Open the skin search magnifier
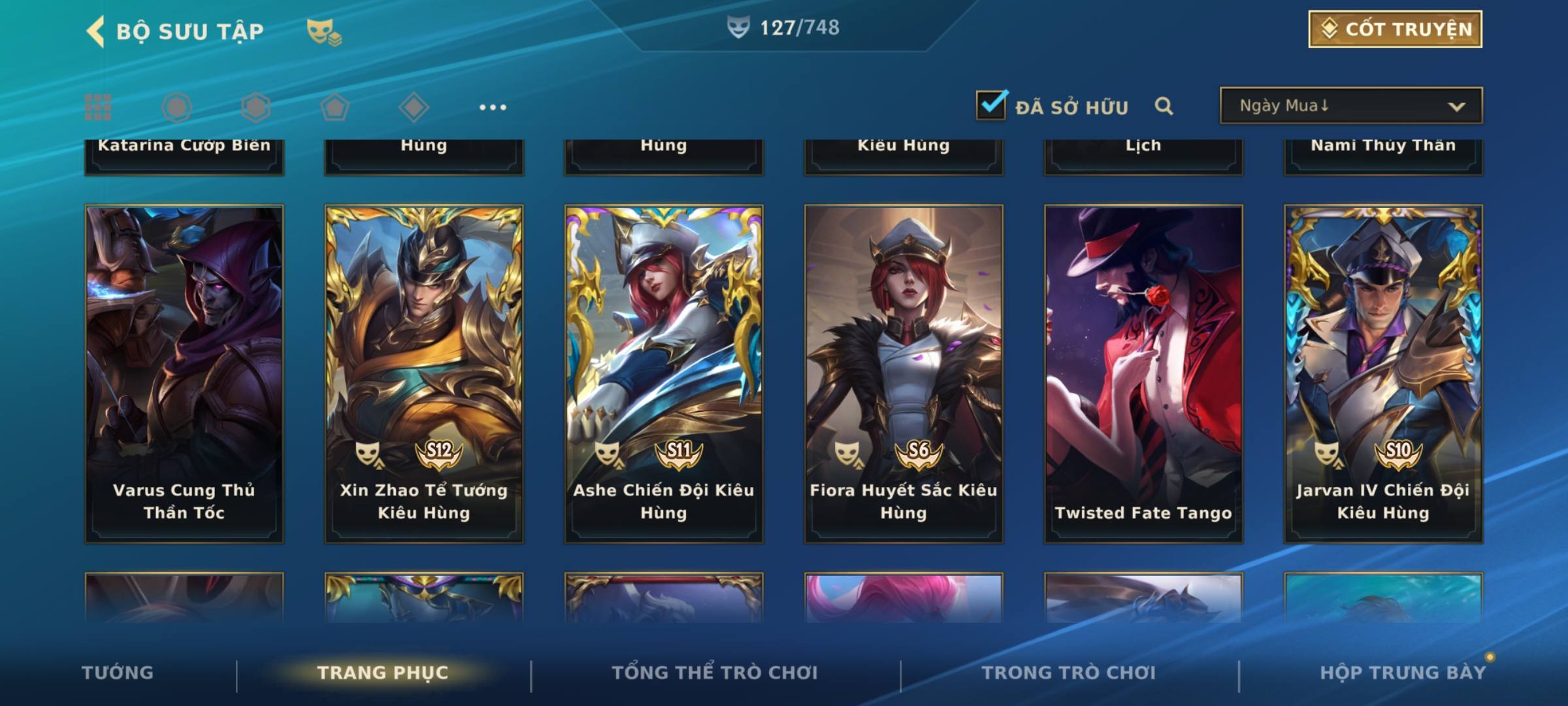 1164,106
